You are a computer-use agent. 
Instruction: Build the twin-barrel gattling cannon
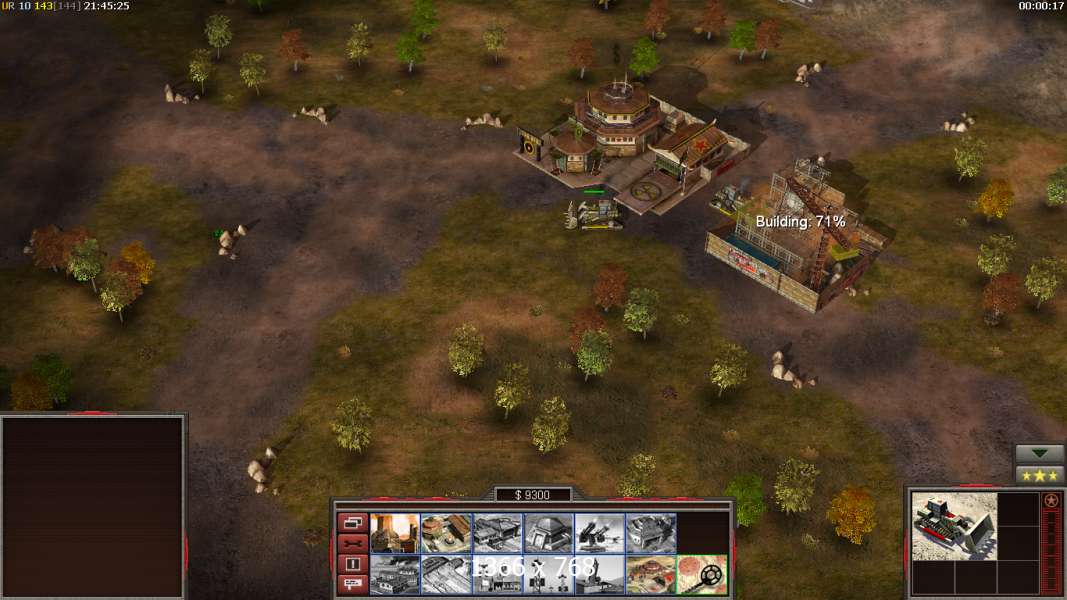coord(599,533)
